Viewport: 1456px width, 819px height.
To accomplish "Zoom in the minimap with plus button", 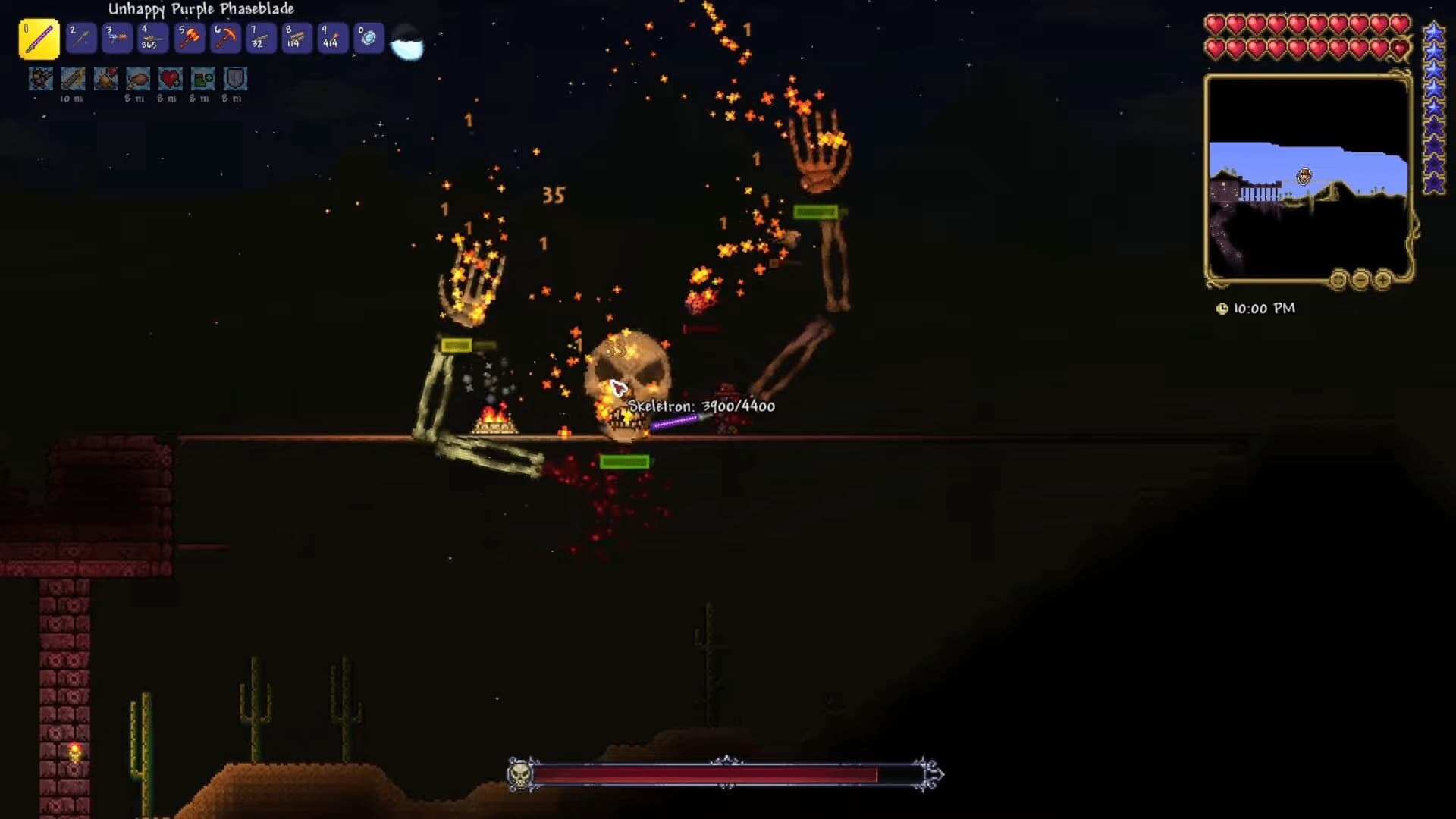I will (1382, 281).
